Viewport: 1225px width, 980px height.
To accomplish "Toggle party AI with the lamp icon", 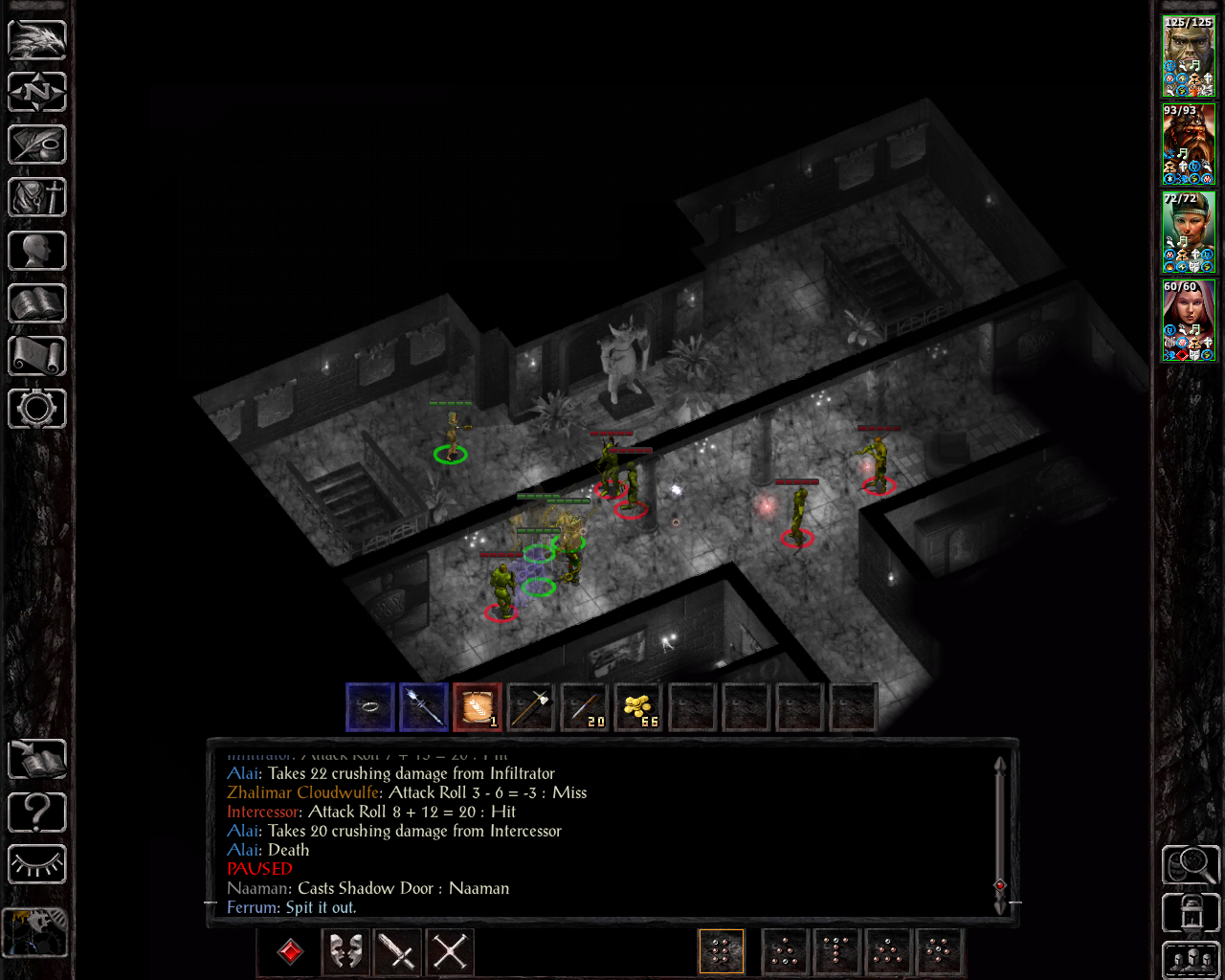I will coord(36,864).
